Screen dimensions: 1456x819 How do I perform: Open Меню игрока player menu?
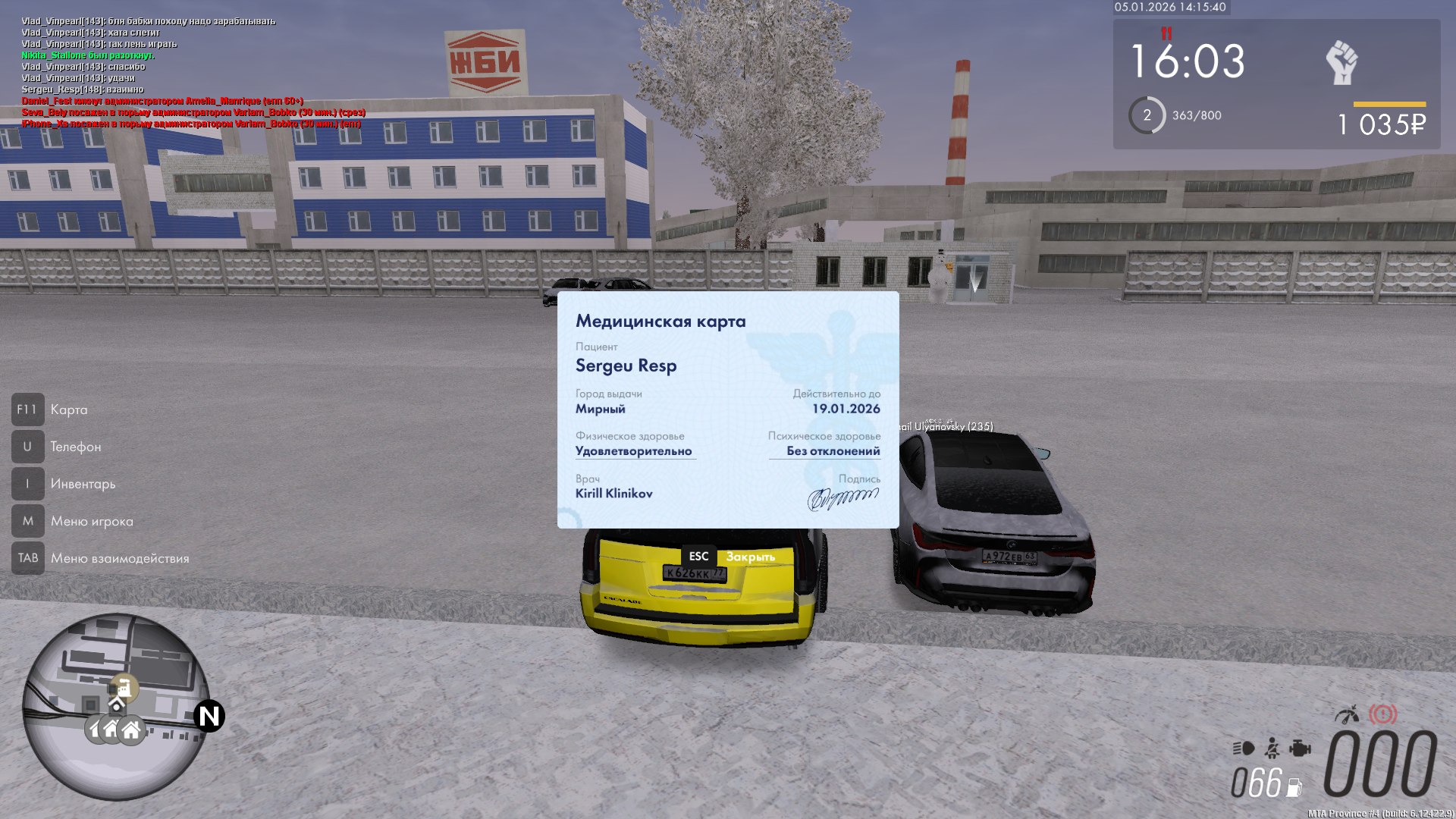(x=91, y=521)
